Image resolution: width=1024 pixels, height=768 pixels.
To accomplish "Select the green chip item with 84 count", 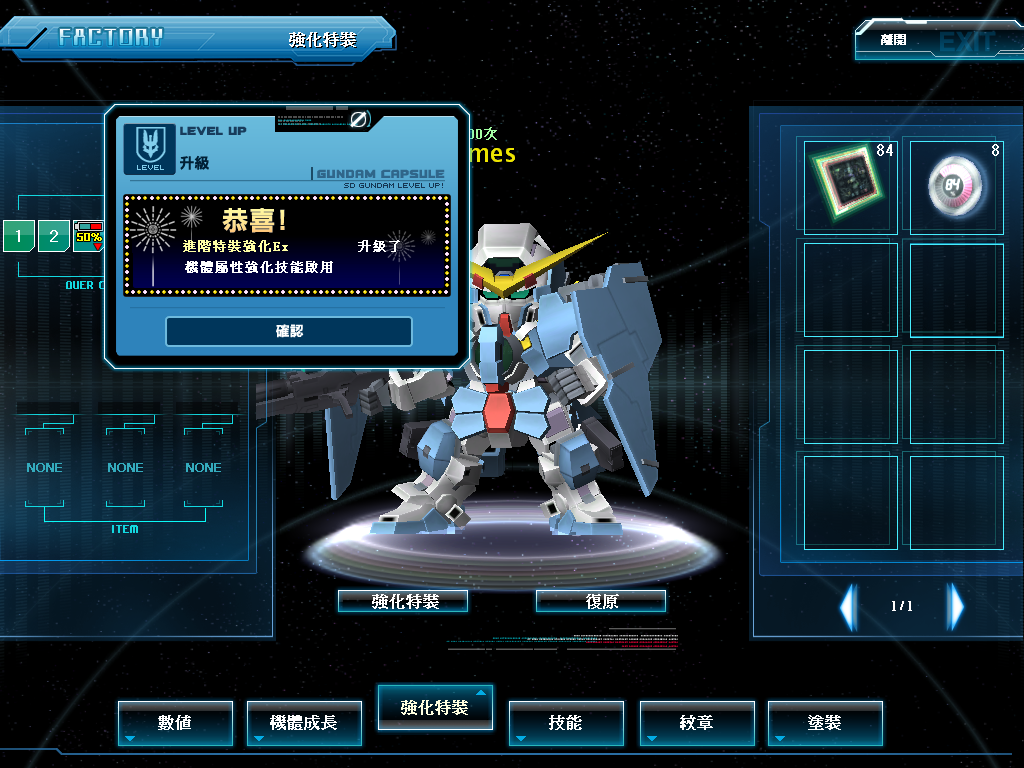I will tap(851, 186).
